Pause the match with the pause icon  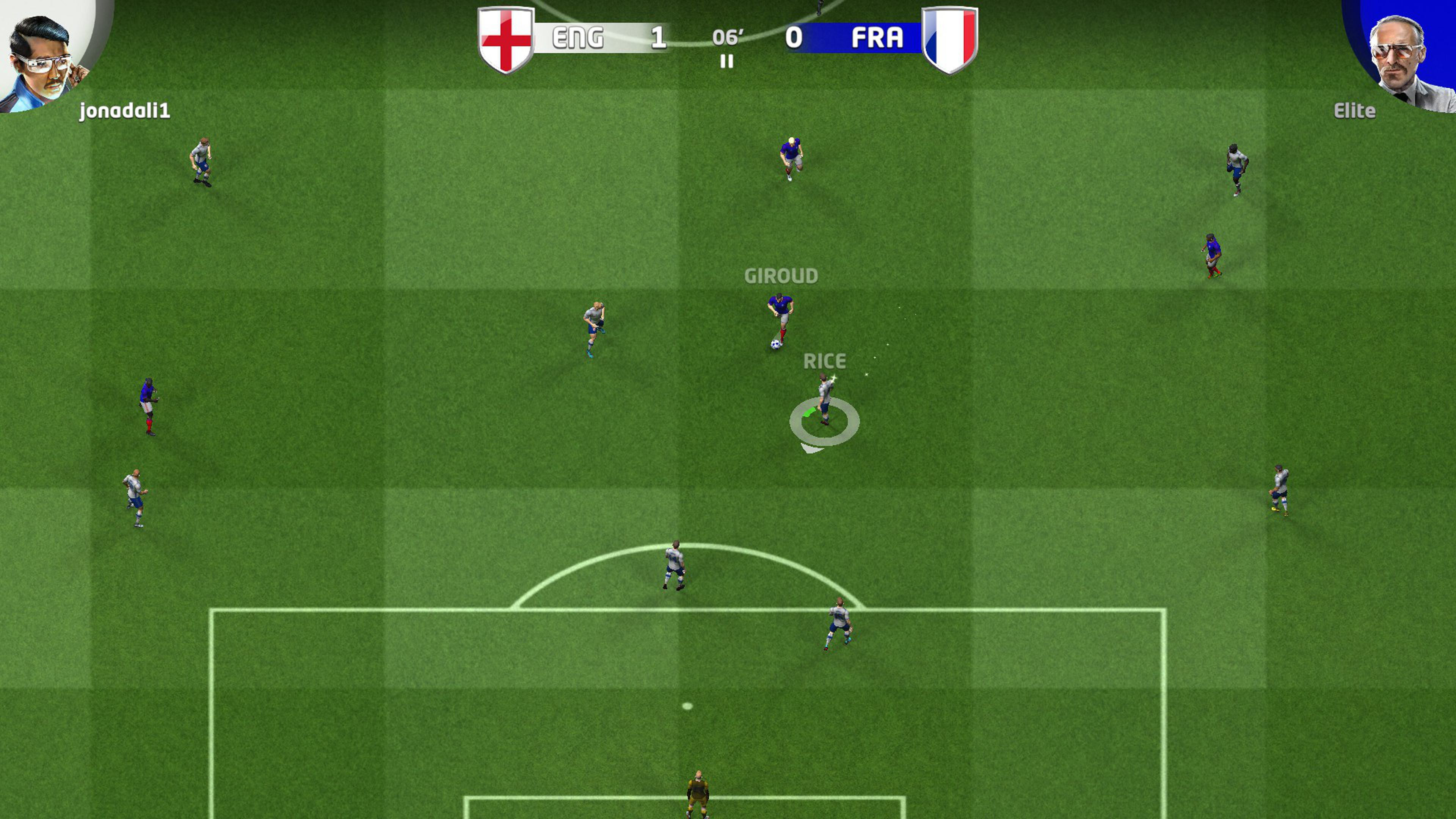[x=727, y=61]
